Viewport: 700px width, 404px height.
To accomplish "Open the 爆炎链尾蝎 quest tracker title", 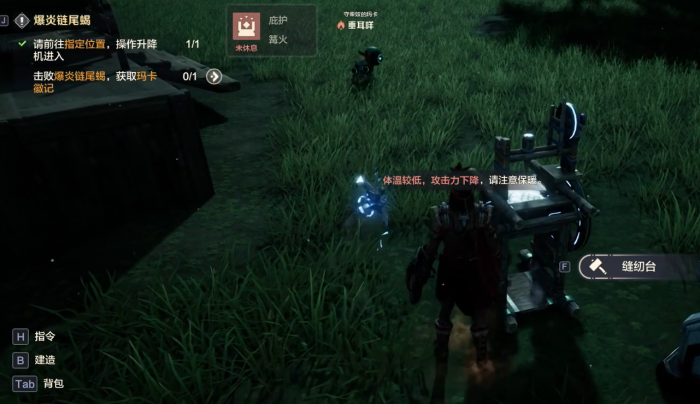I will (64, 19).
